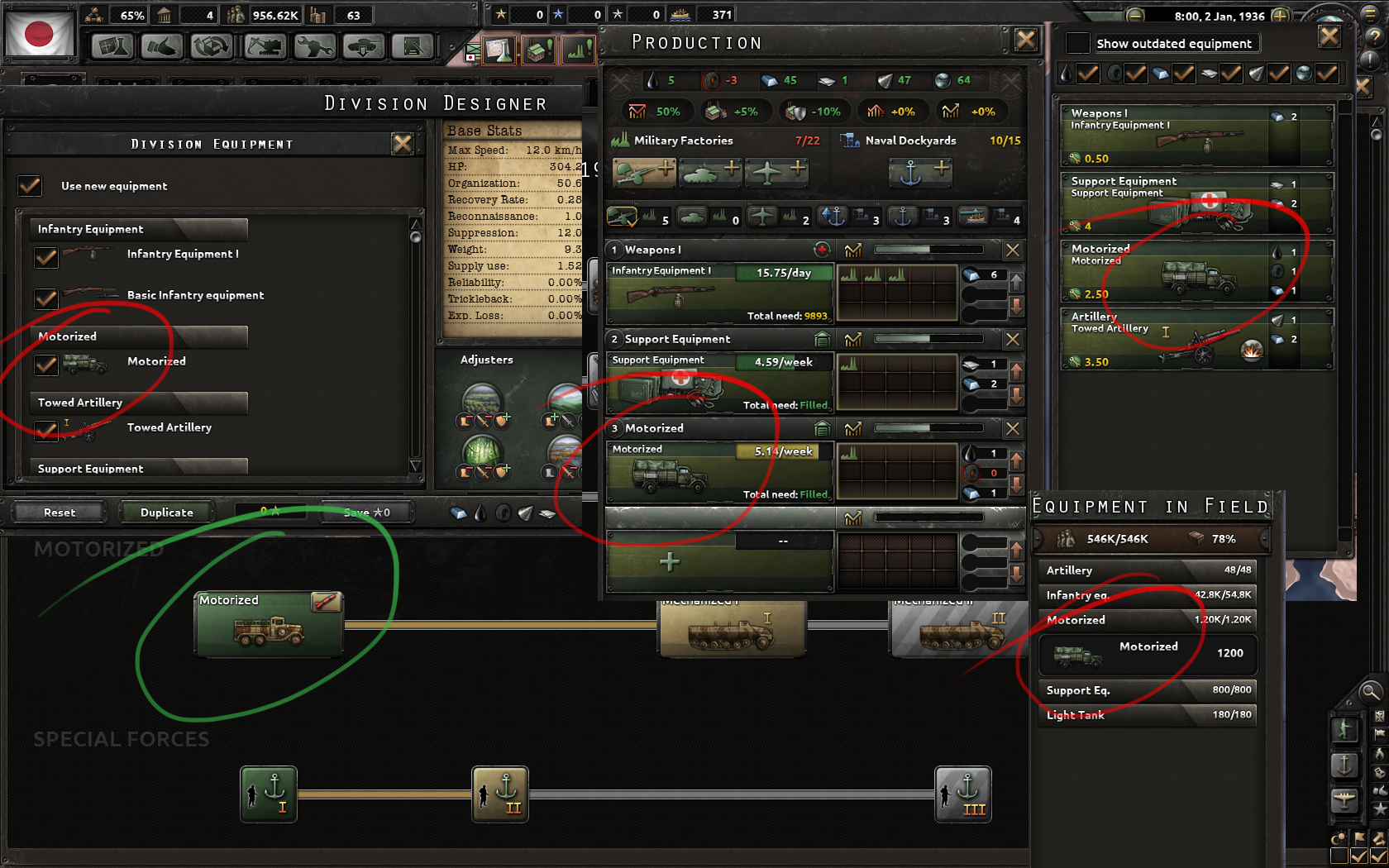The height and width of the screenshot is (868, 1389).
Task: Click the Duplicate button
Action: (x=165, y=512)
